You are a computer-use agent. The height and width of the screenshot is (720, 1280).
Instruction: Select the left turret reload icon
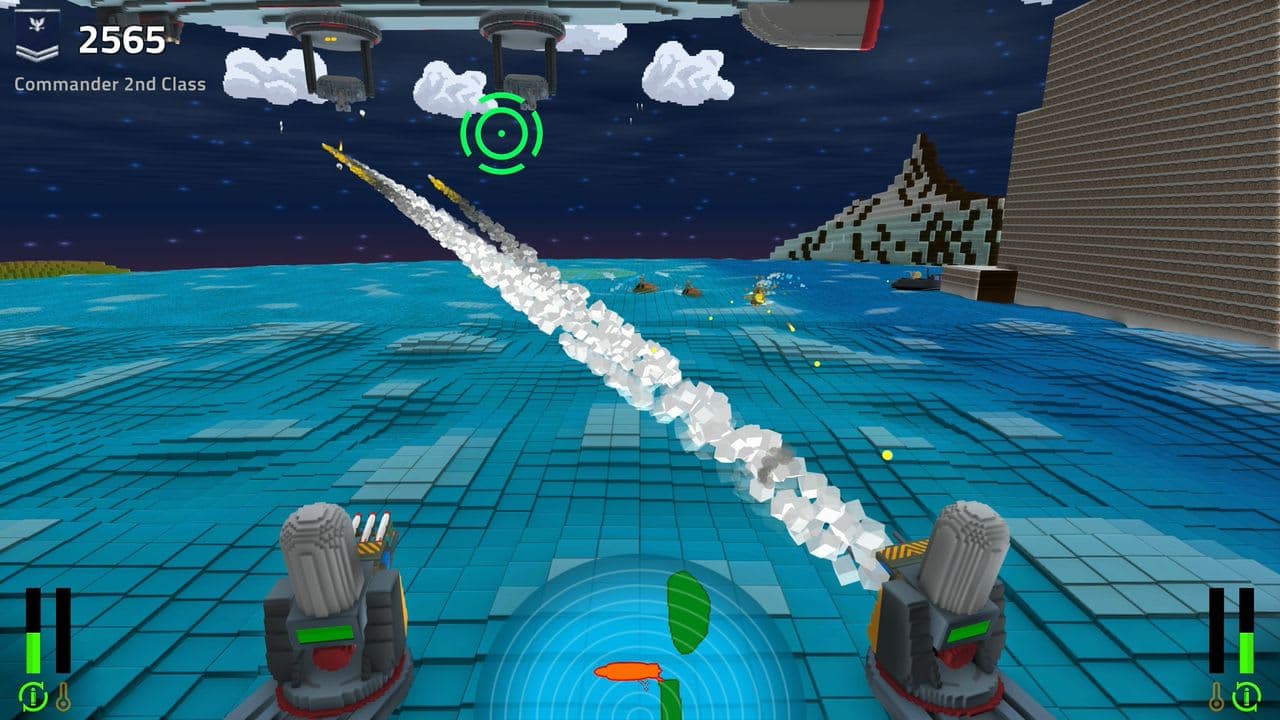(33, 697)
